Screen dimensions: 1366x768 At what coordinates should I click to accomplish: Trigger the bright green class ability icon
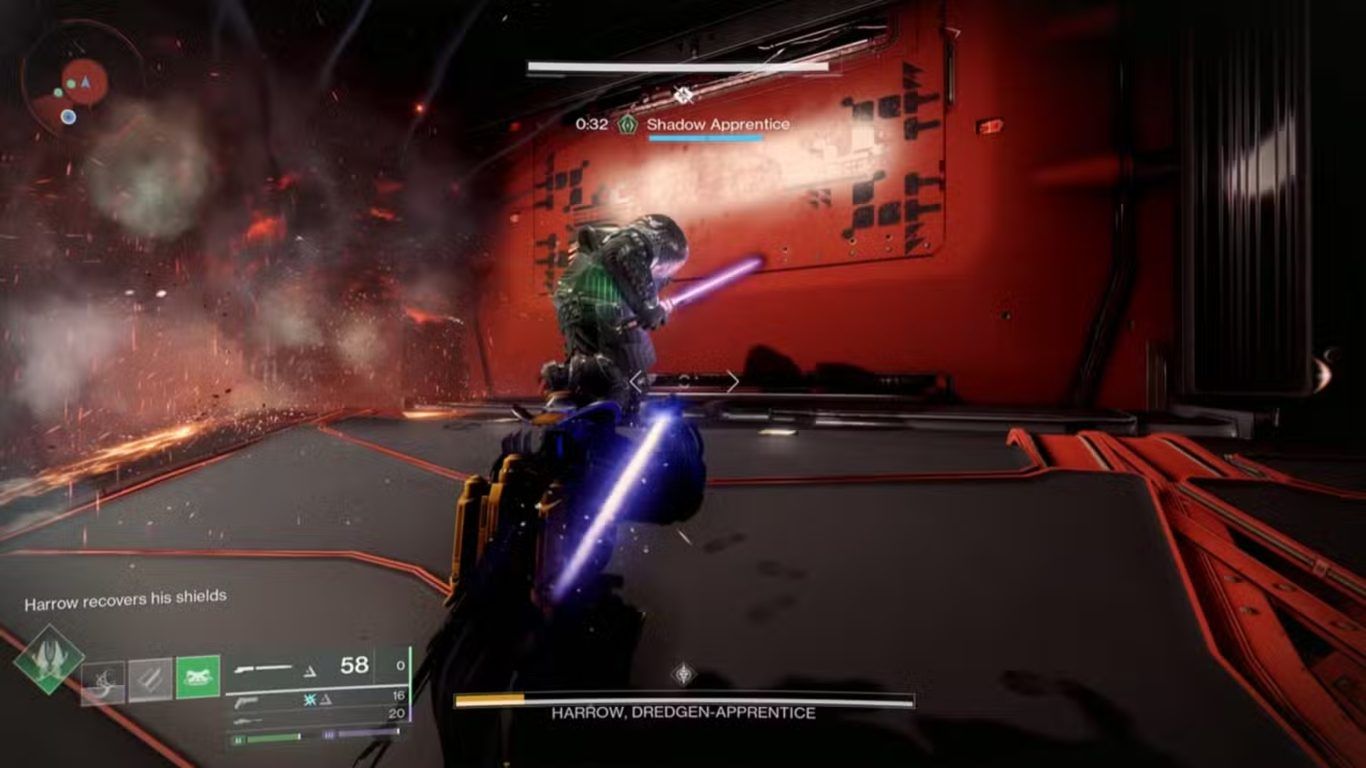pos(197,677)
